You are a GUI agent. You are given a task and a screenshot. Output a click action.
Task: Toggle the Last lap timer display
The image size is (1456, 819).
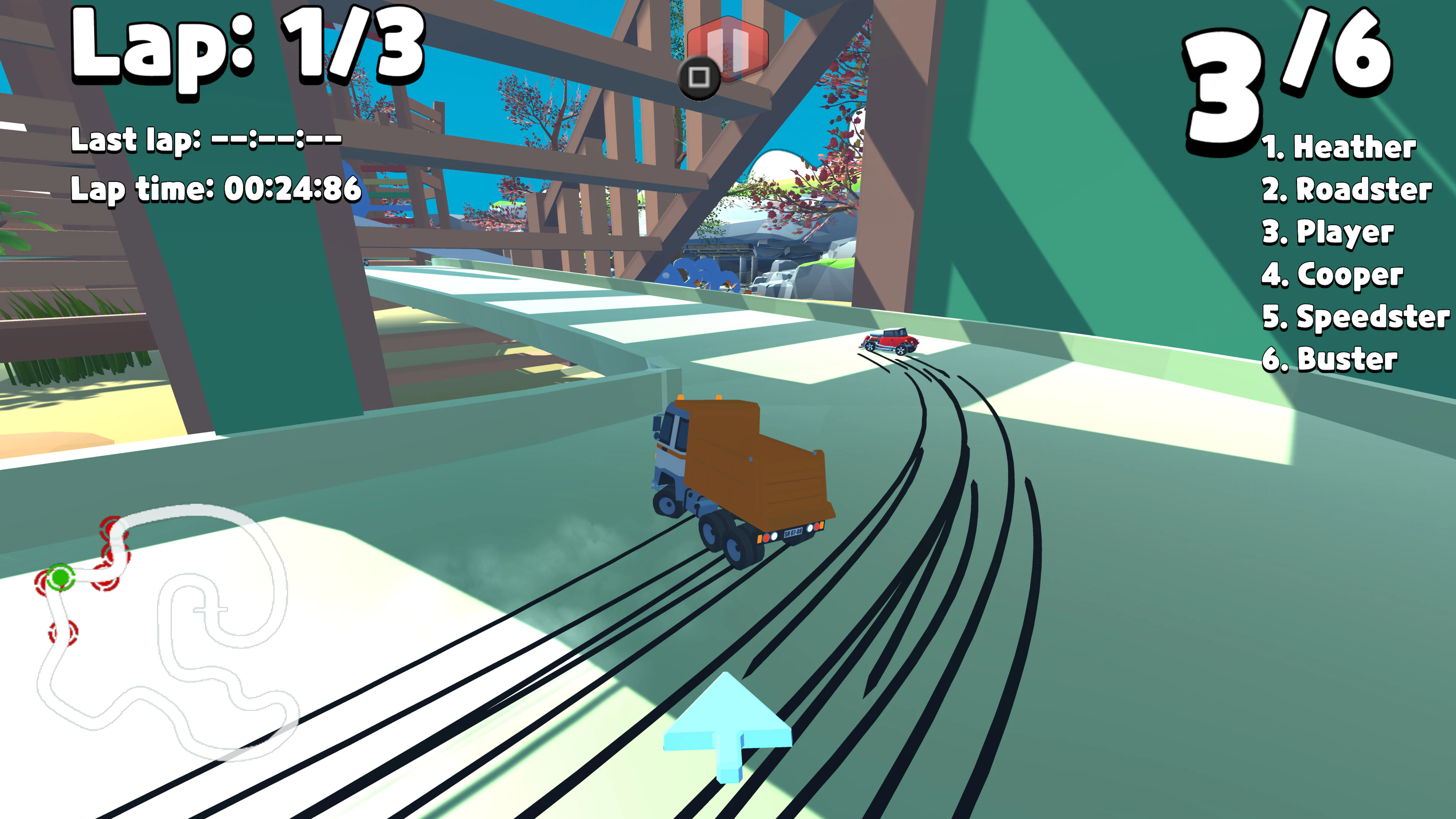click(206, 140)
